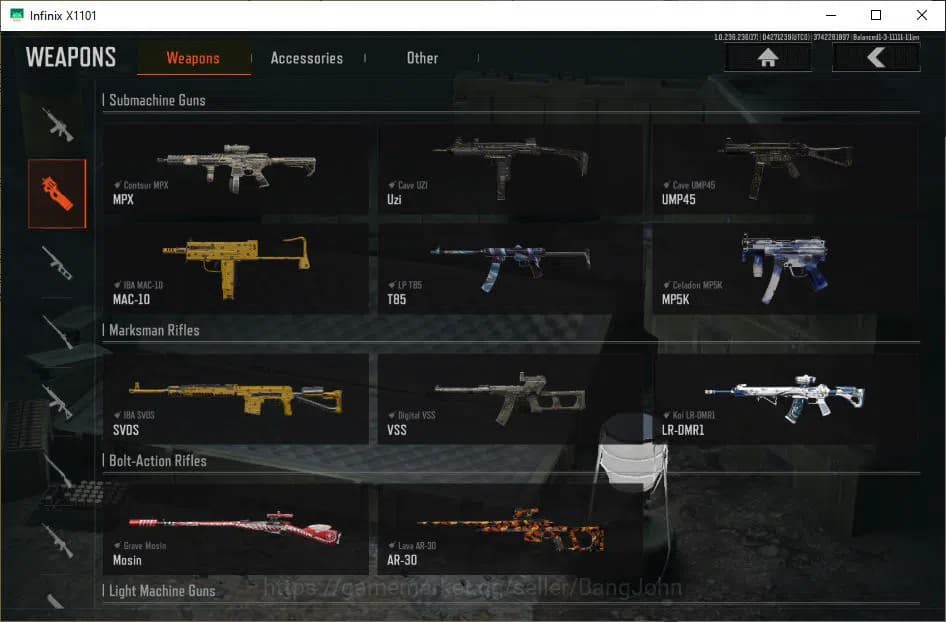Maximize the Infinix X1101 window
This screenshot has width=946, height=622.
(x=876, y=15)
